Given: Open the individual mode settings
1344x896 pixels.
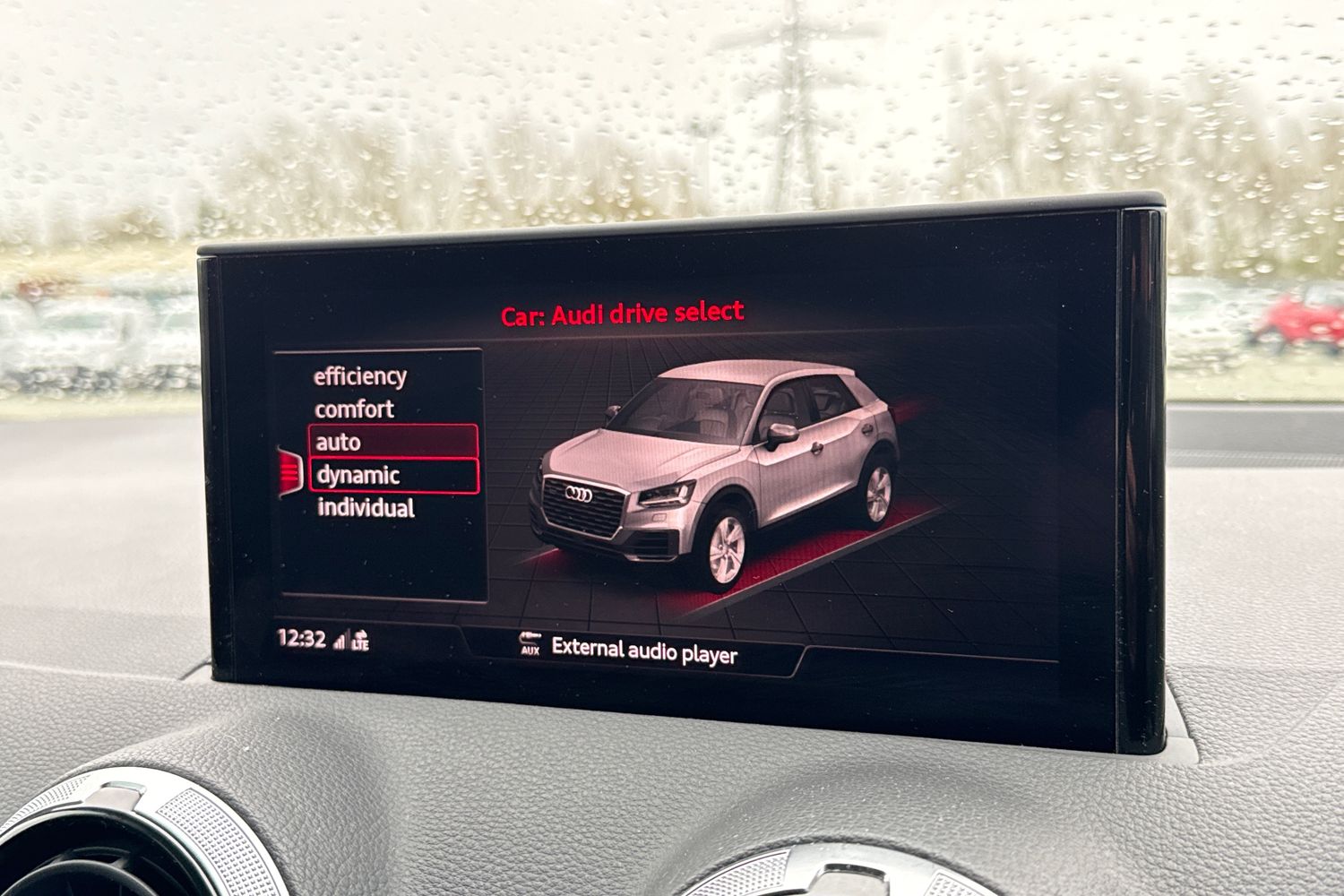Looking at the screenshot, I should click(366, 508).
